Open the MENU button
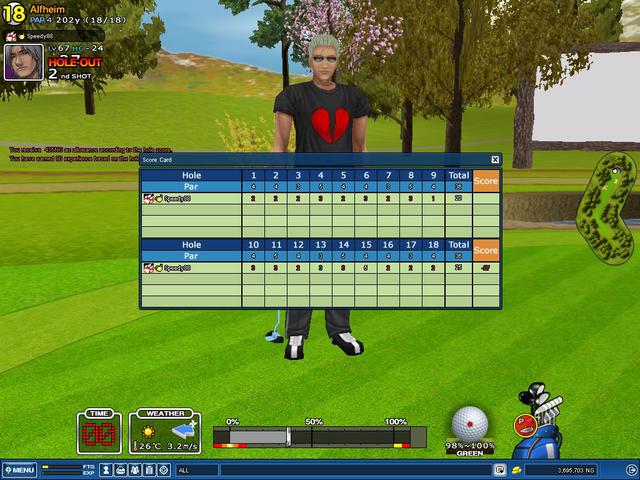Screen dimensions: 640x480 tap(19, 469)
